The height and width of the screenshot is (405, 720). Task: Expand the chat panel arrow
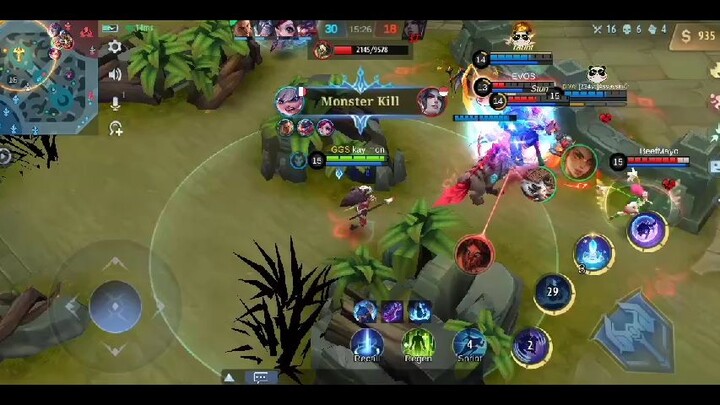[229, 378]
